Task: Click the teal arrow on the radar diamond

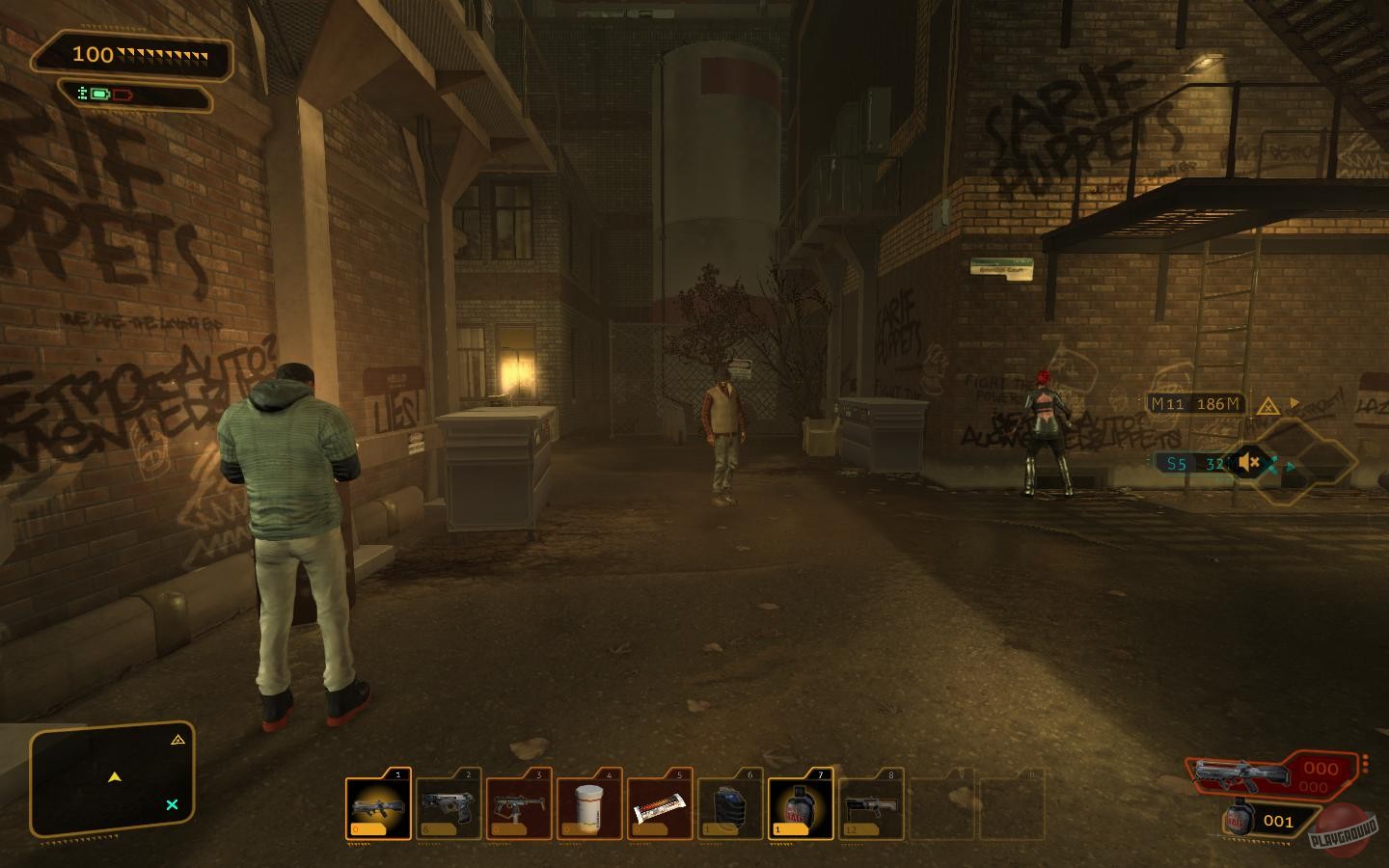Action: [1290, 465]
